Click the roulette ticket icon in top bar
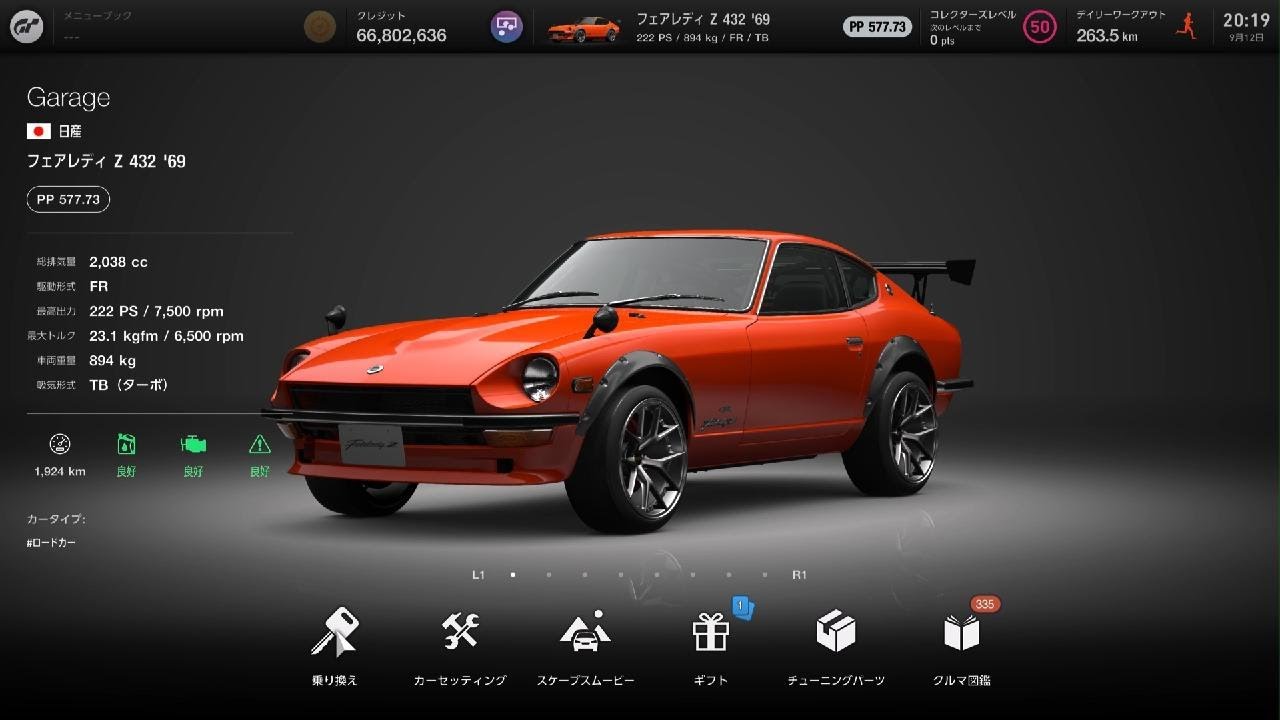The height and width of the screenshot is (720, 1280). tap(506, 26)
